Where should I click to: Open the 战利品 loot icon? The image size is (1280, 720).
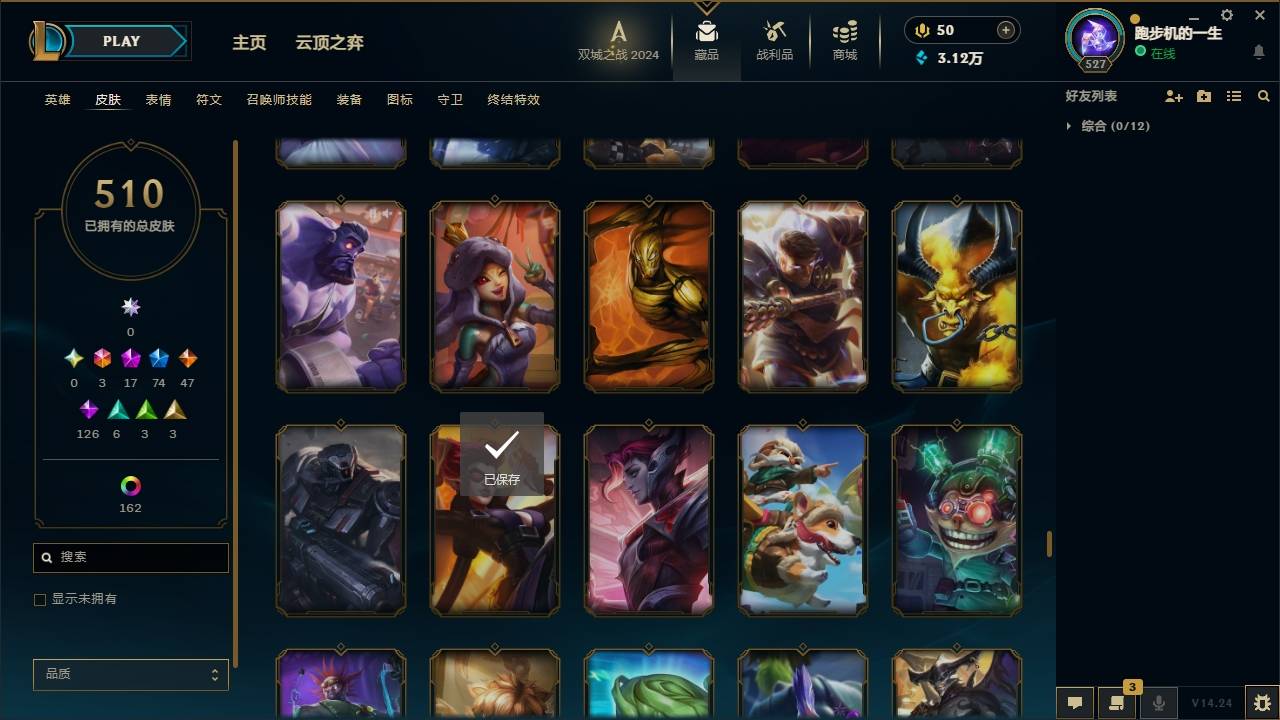[775, 35]
